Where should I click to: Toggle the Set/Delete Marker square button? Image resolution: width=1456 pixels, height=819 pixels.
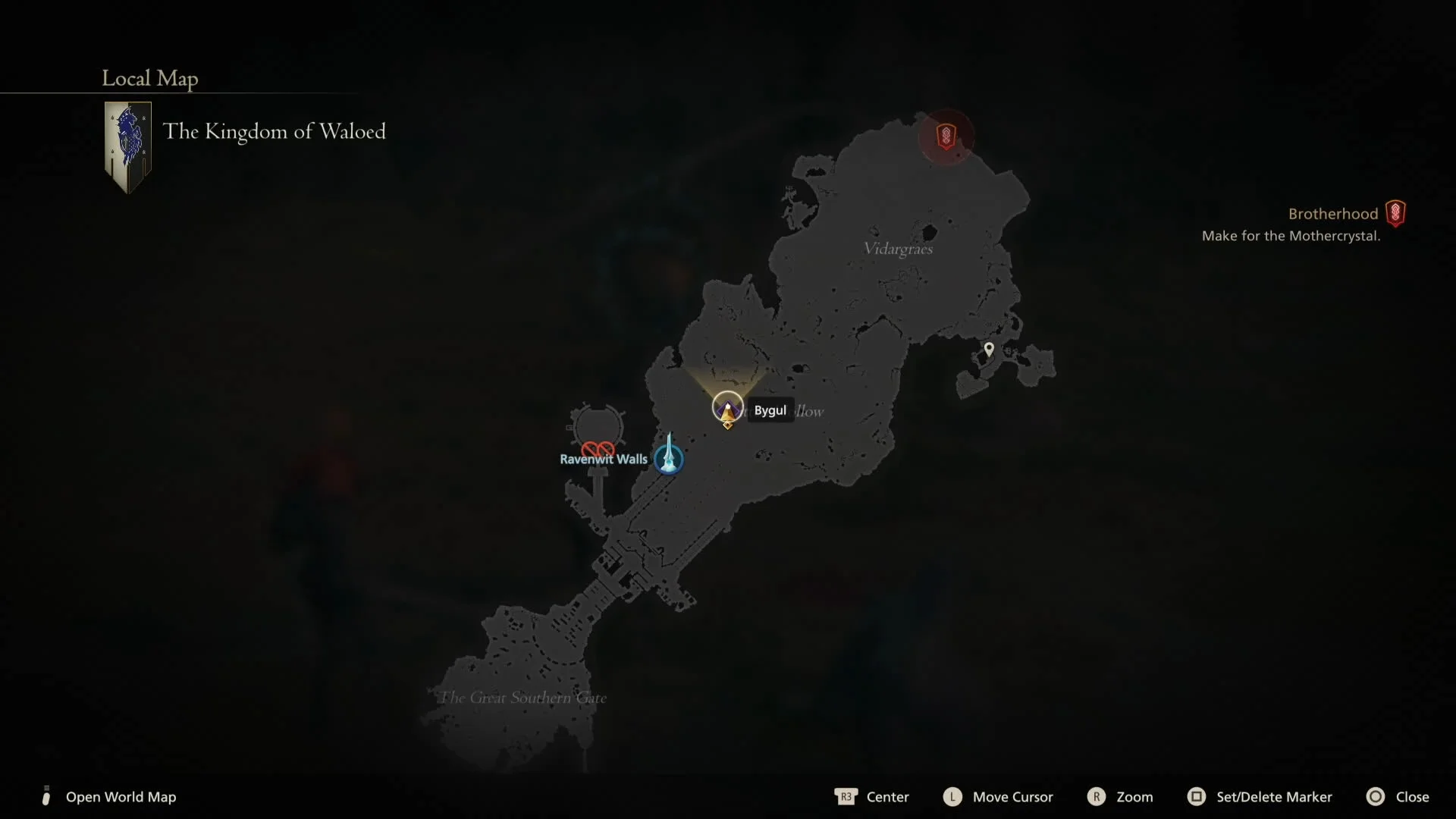(1197, 797)
